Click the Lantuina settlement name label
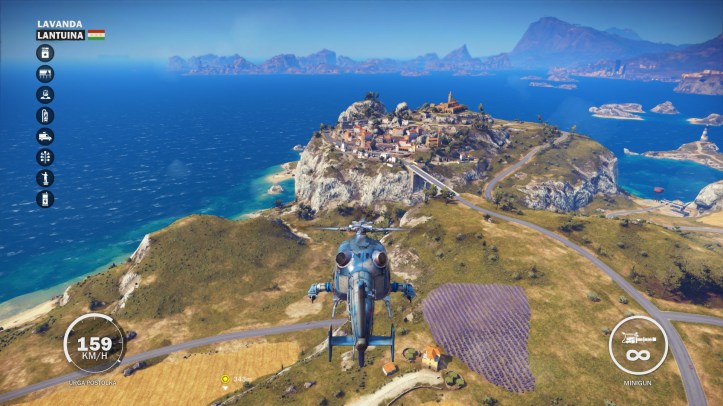Screen dimensions: 723x406 click(x=60, y=35)
